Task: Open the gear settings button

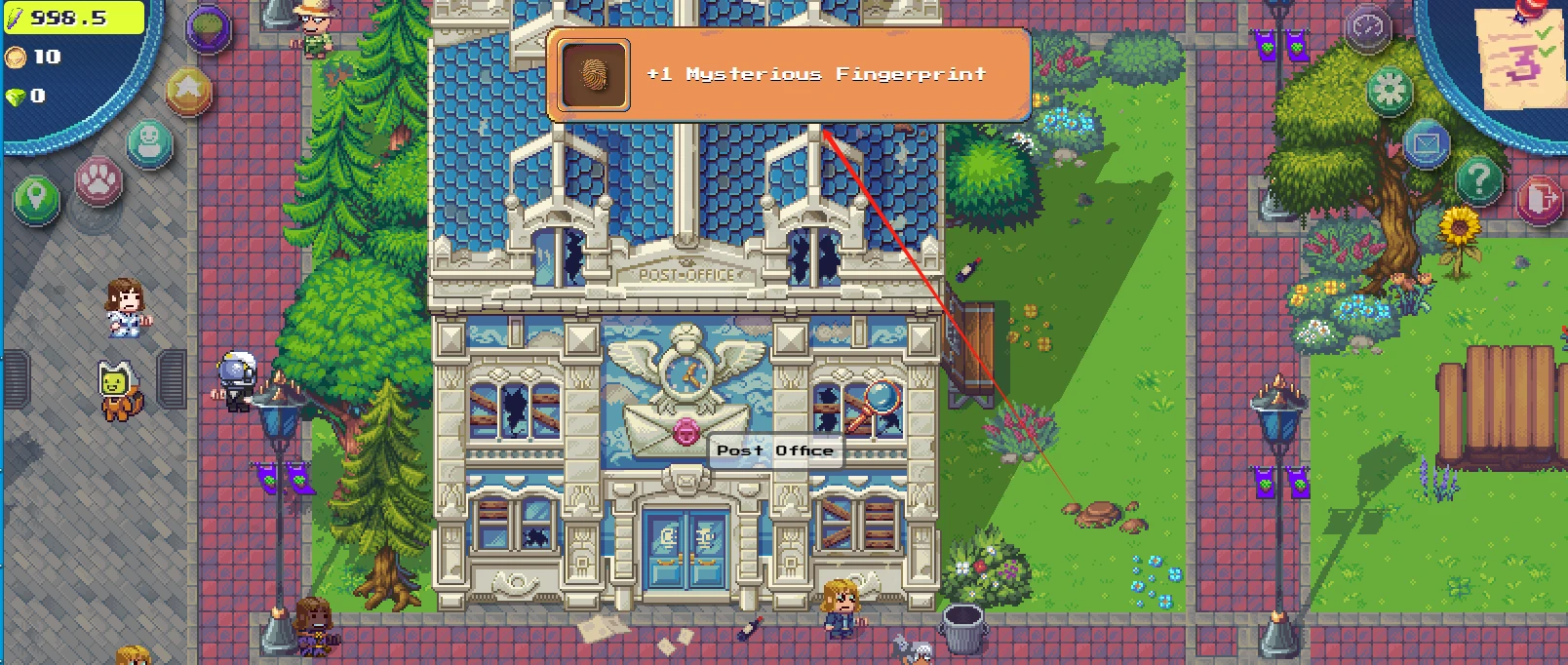Action: point(1389,92)
